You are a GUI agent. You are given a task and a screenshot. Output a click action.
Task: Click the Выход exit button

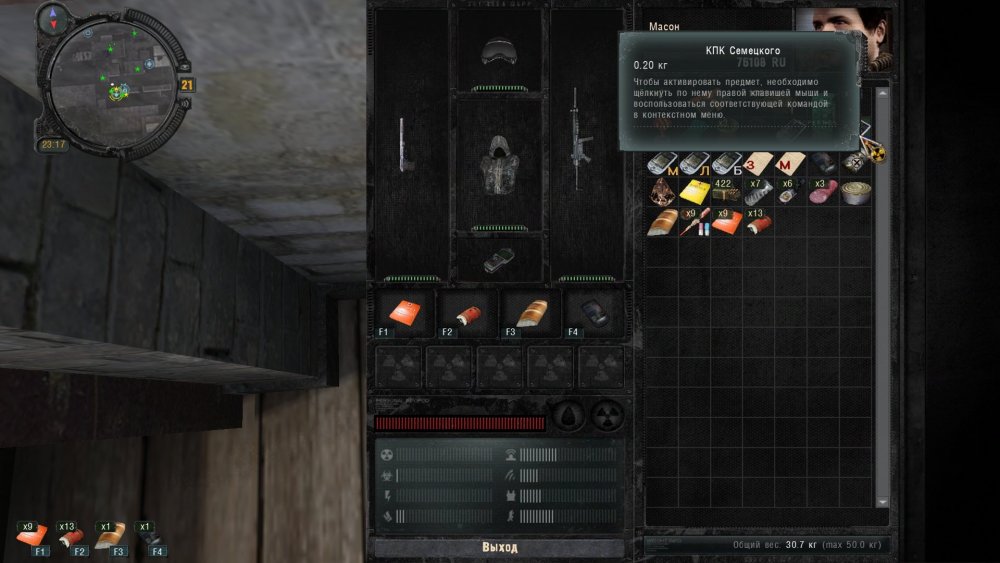[499, 548]
